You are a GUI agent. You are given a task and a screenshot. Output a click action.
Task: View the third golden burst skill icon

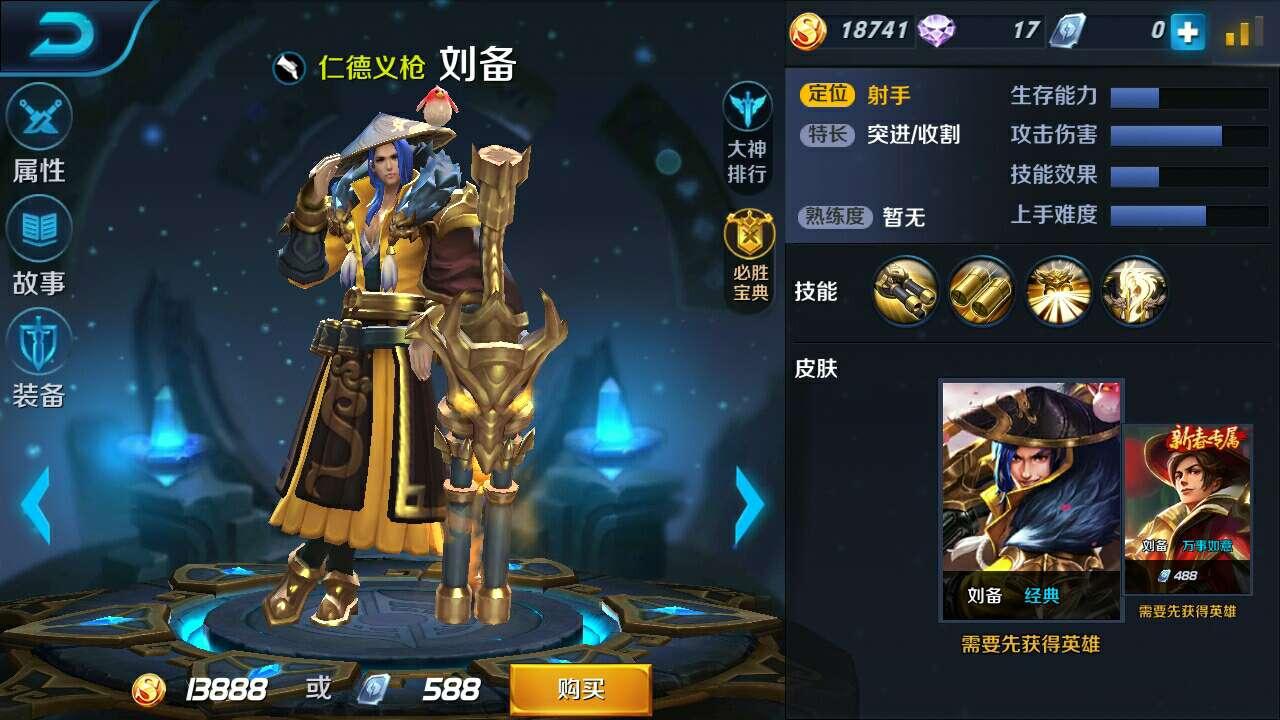pyautogui.click(x=1058, y=291)
